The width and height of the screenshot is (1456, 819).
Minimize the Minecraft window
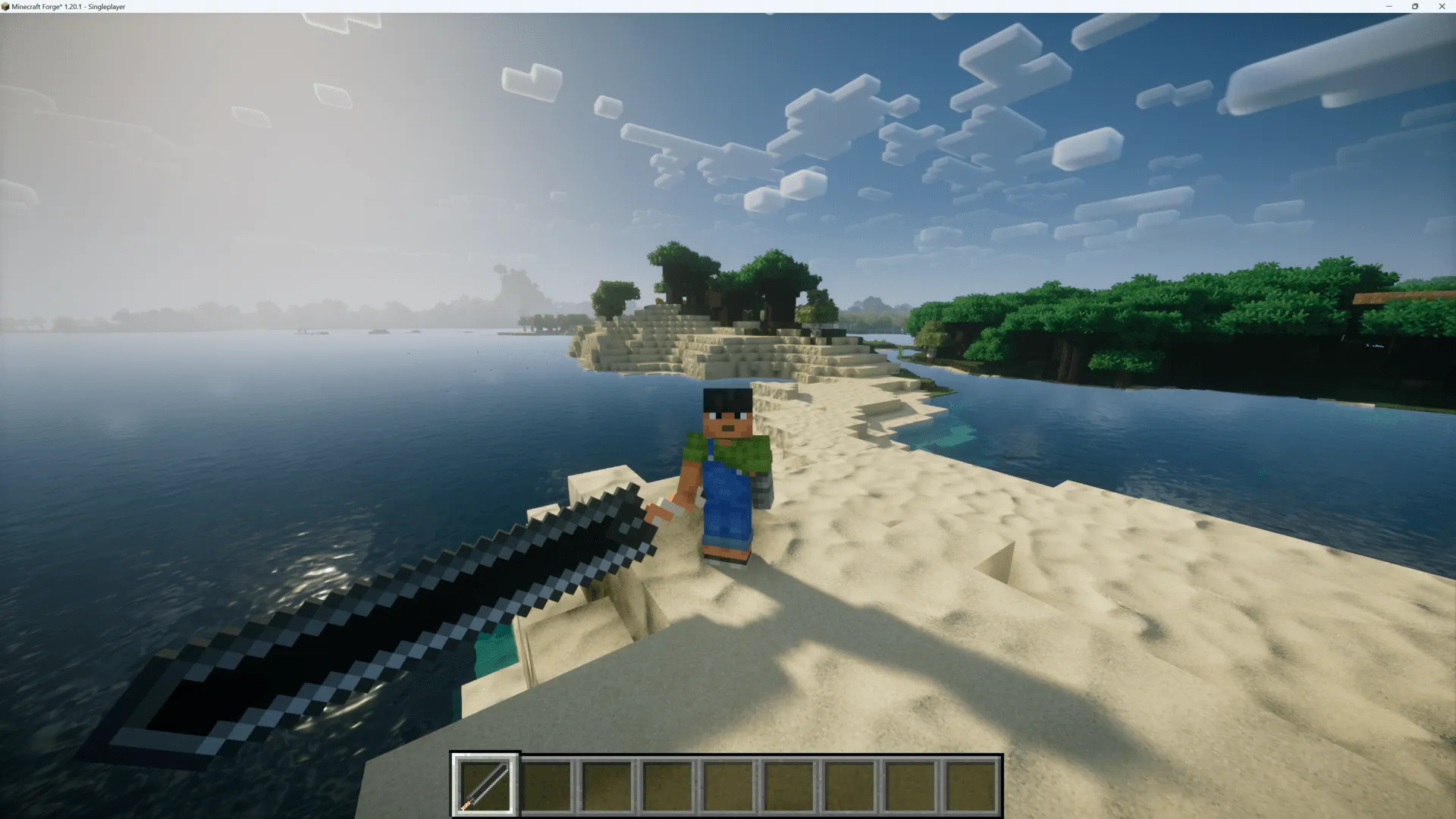tap(1389, 6)
